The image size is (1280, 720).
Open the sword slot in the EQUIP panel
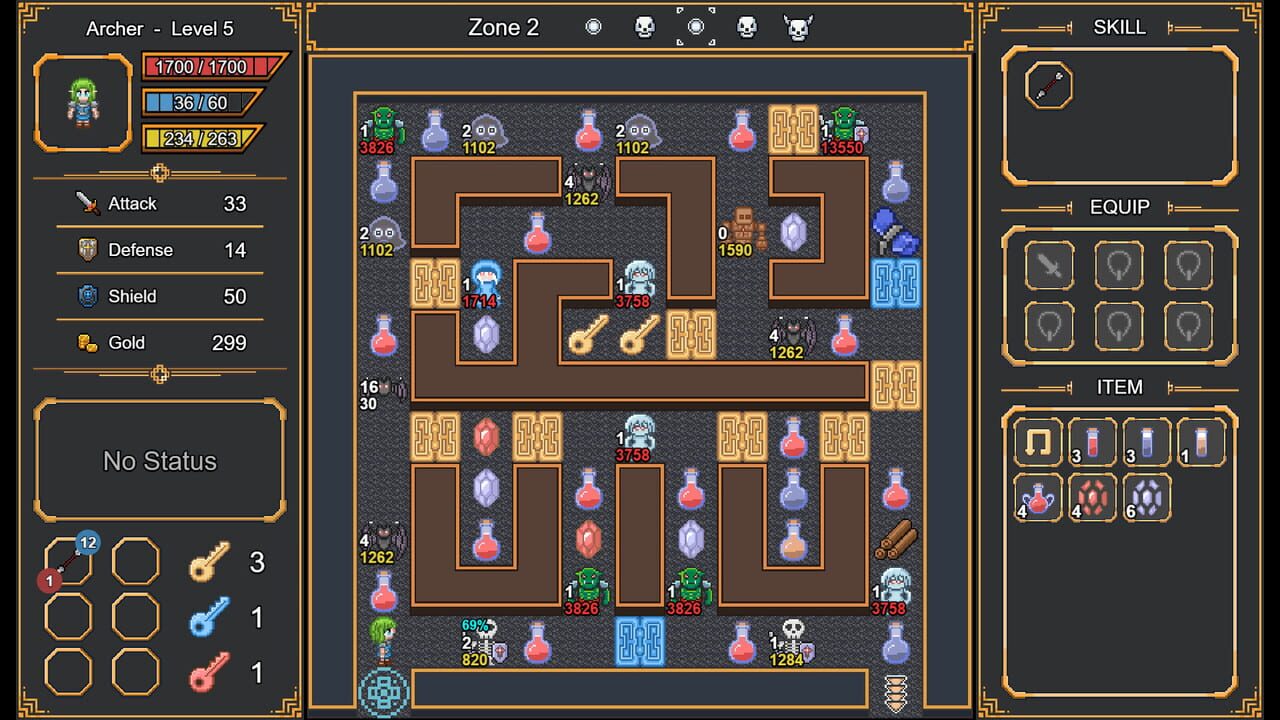[1048, 265]
